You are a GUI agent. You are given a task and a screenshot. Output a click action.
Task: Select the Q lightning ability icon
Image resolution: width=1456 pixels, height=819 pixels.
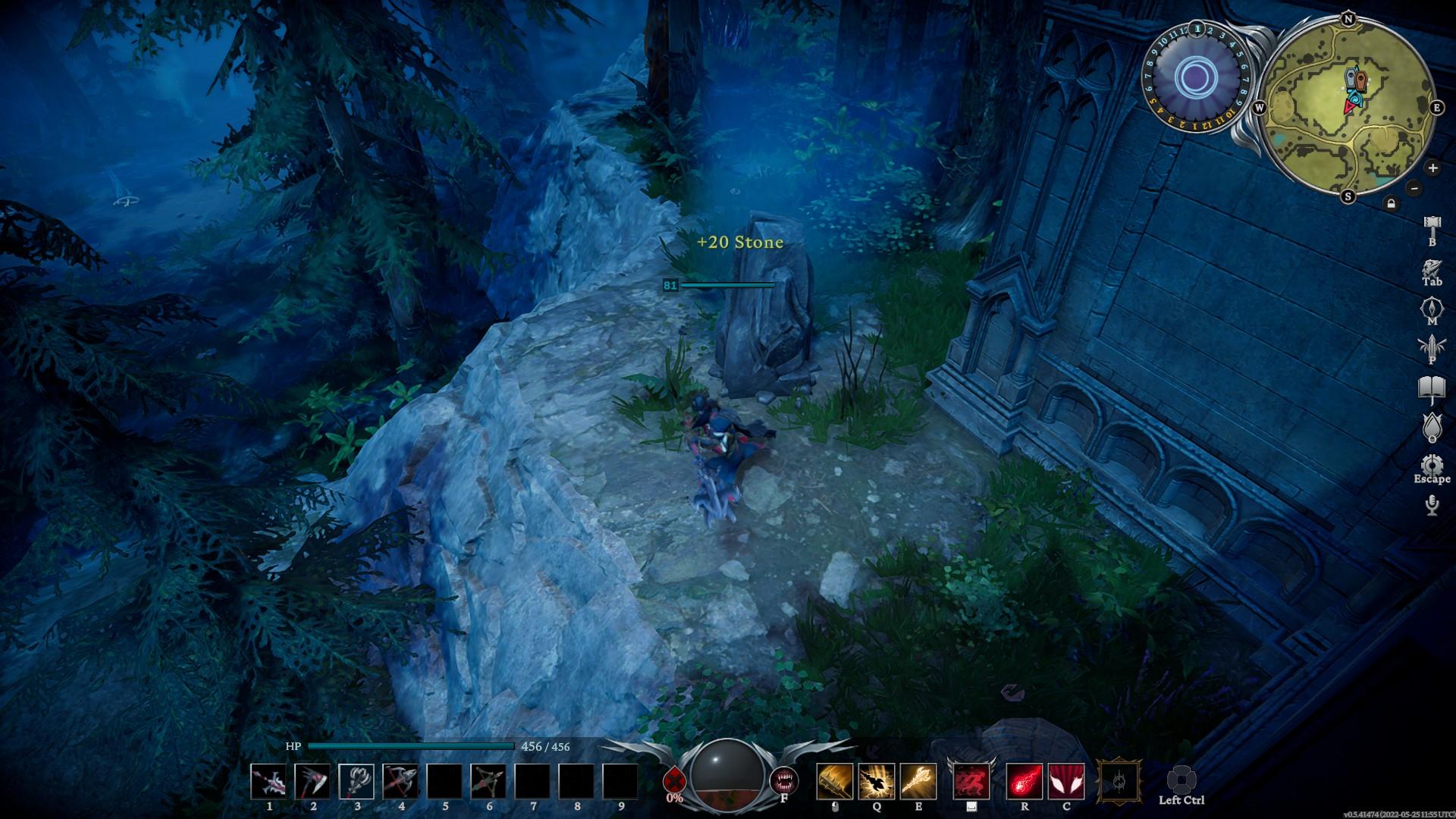pos(877,781)
